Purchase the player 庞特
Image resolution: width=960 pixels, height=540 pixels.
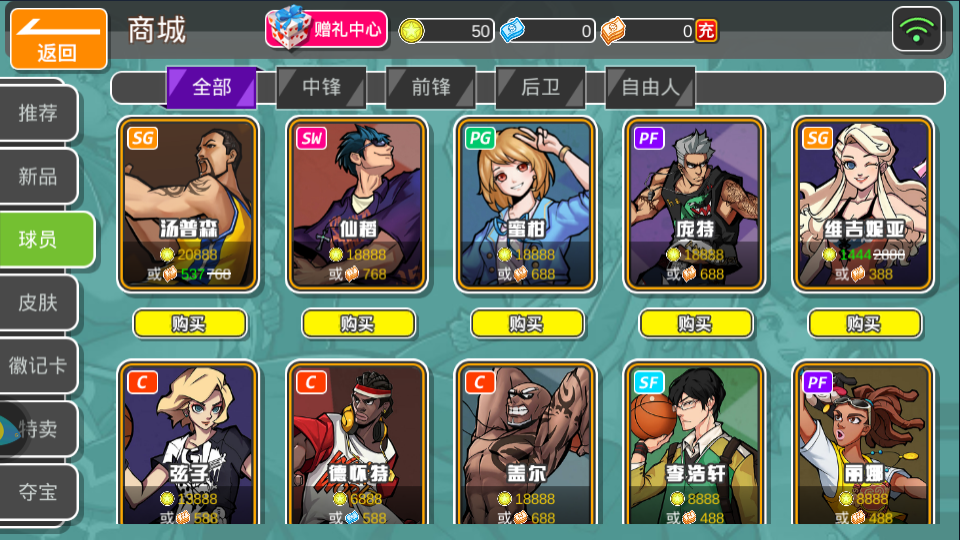pos(695,323)
